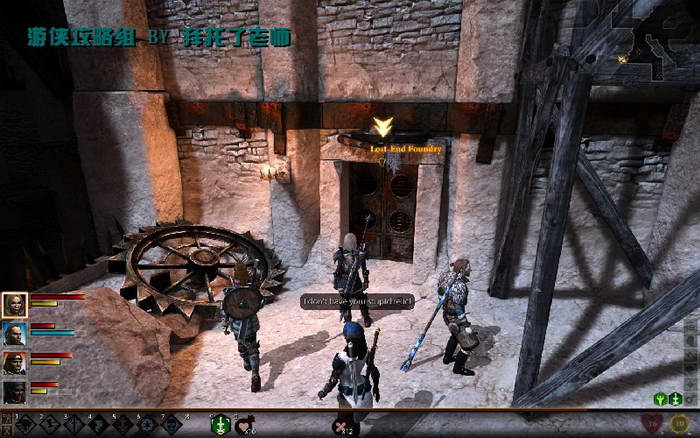Image resolution: width=700 pixels, height=438 pixels.
Task: Select the highlighted white-haired party leader portrait
Action: pyautogui.click(x=15, y=304)
